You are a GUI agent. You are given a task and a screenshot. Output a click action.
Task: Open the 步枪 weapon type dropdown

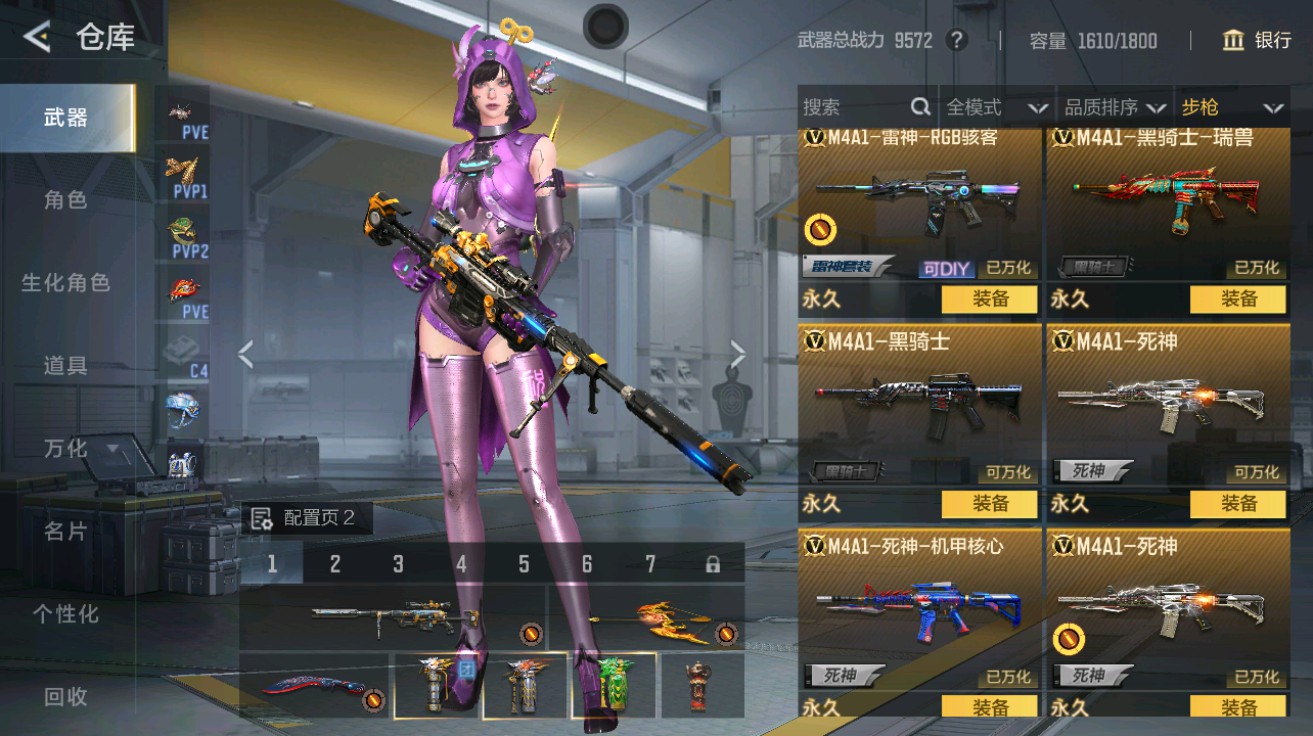pos(1231,107)
